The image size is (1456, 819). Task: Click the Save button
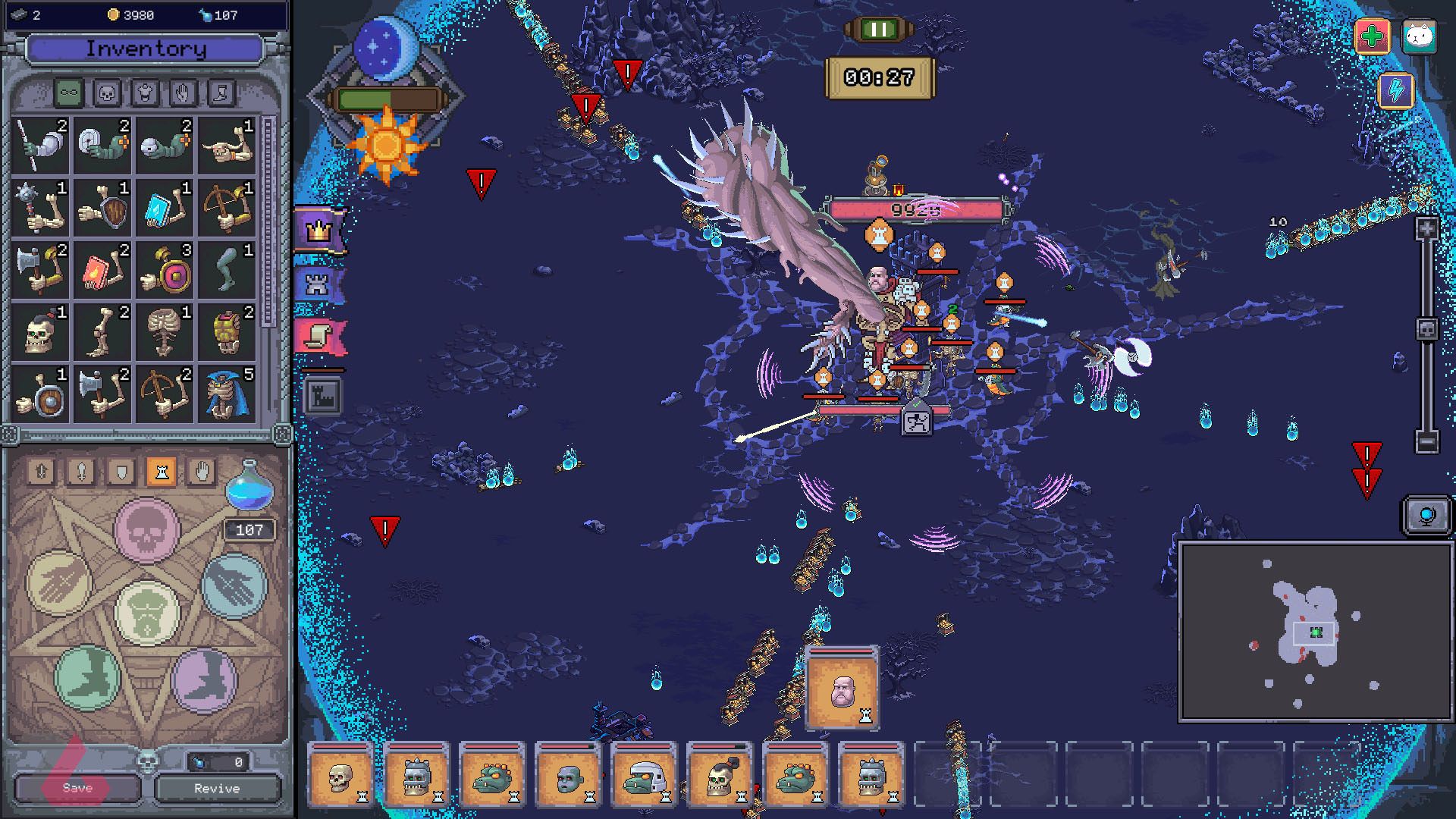coord(77,788)
